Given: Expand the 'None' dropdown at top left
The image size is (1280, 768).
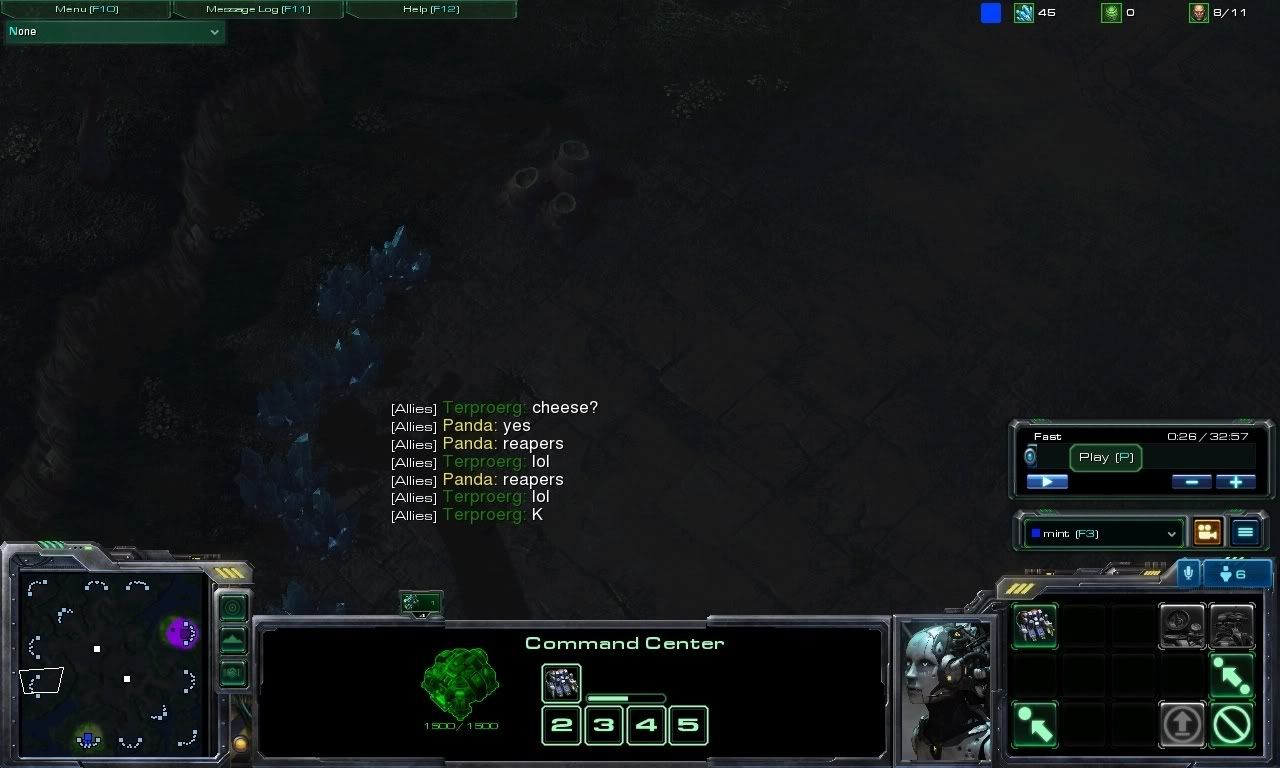Looking at the screenshot, I should 114,32.
